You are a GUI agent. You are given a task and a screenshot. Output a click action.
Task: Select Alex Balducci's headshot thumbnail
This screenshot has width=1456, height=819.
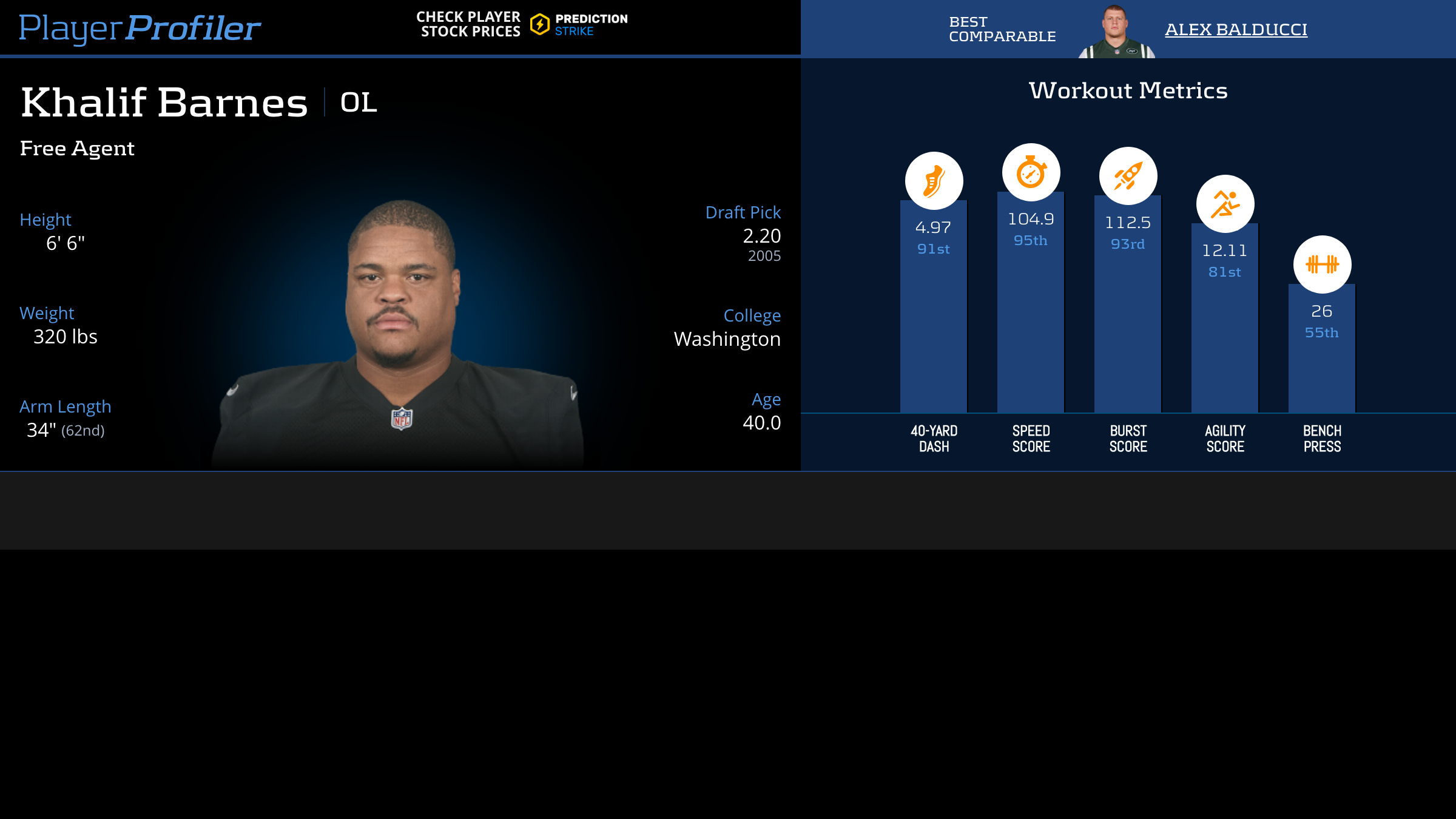click(1116, 32)
